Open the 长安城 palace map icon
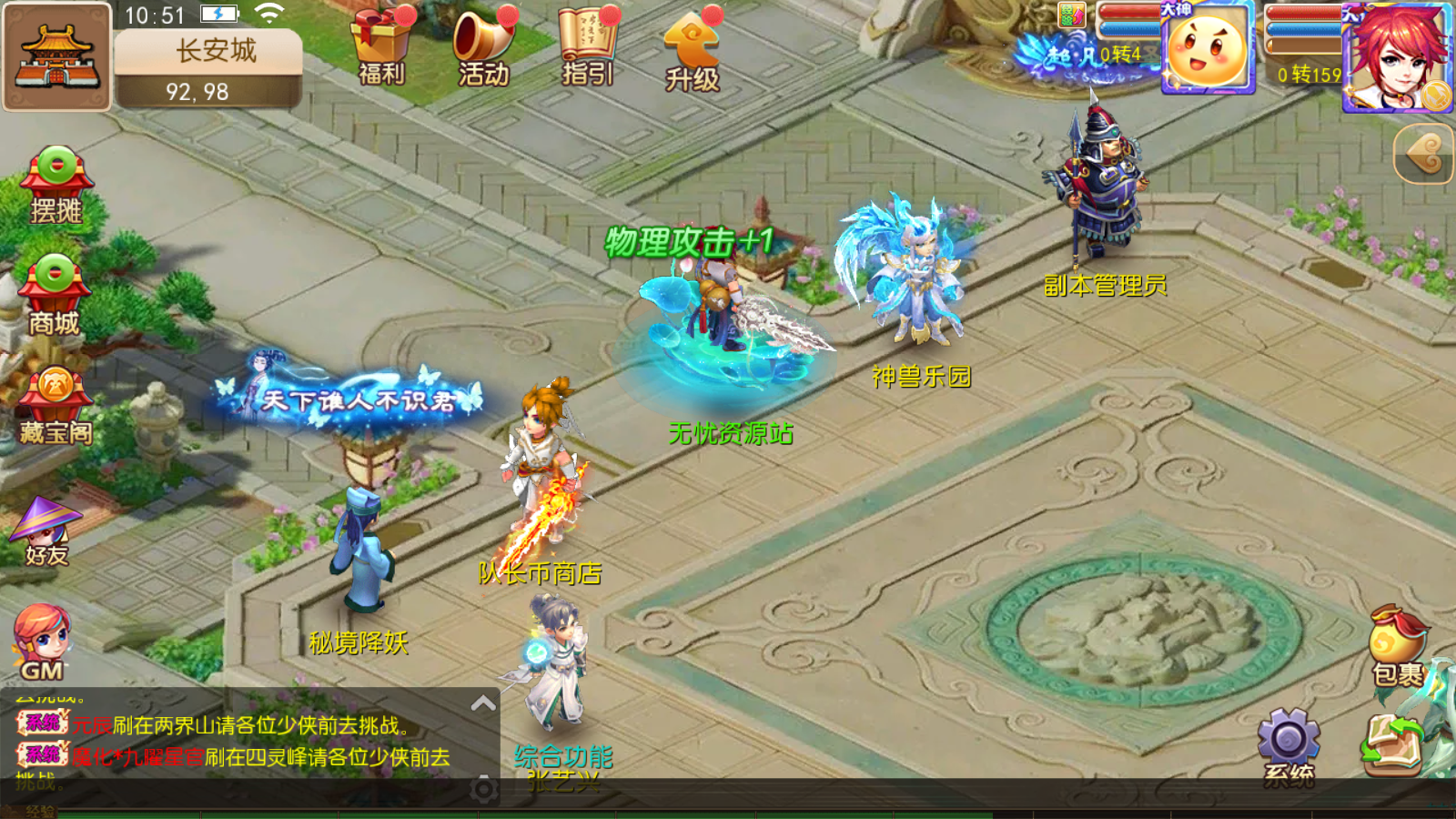The image size is (1456, 819). pyautogui.click(x=56, y=56)
